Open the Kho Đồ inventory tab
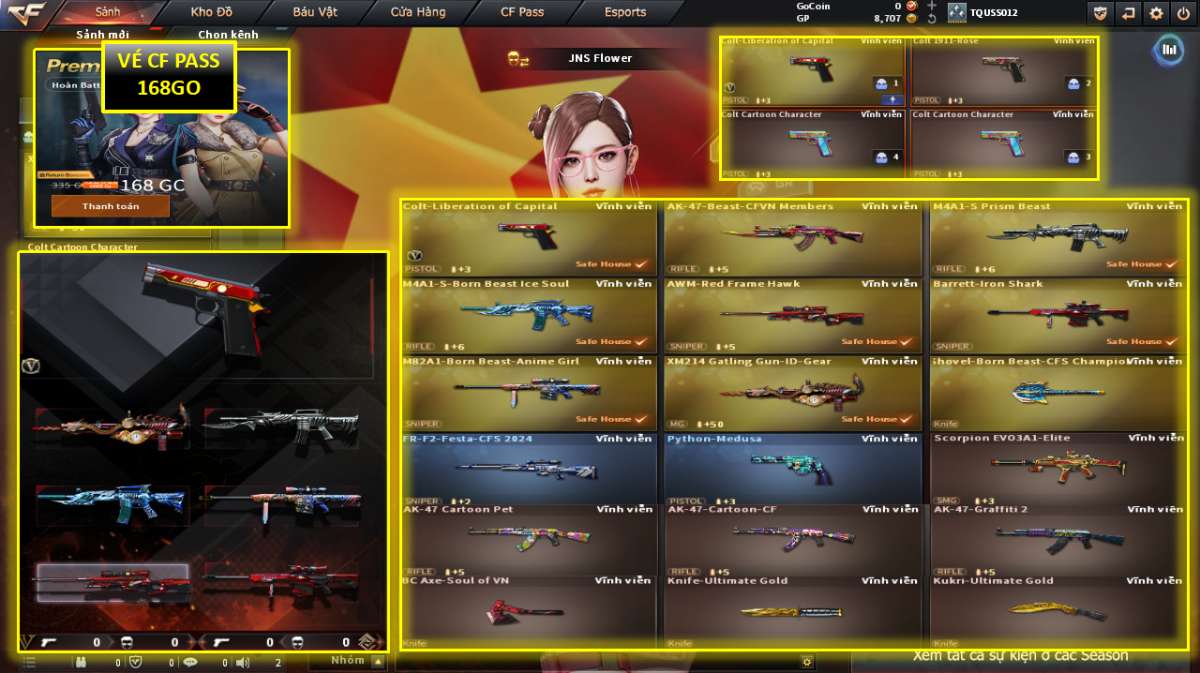The width and height of the screenshot is (1200, 673). pos(210,12)
